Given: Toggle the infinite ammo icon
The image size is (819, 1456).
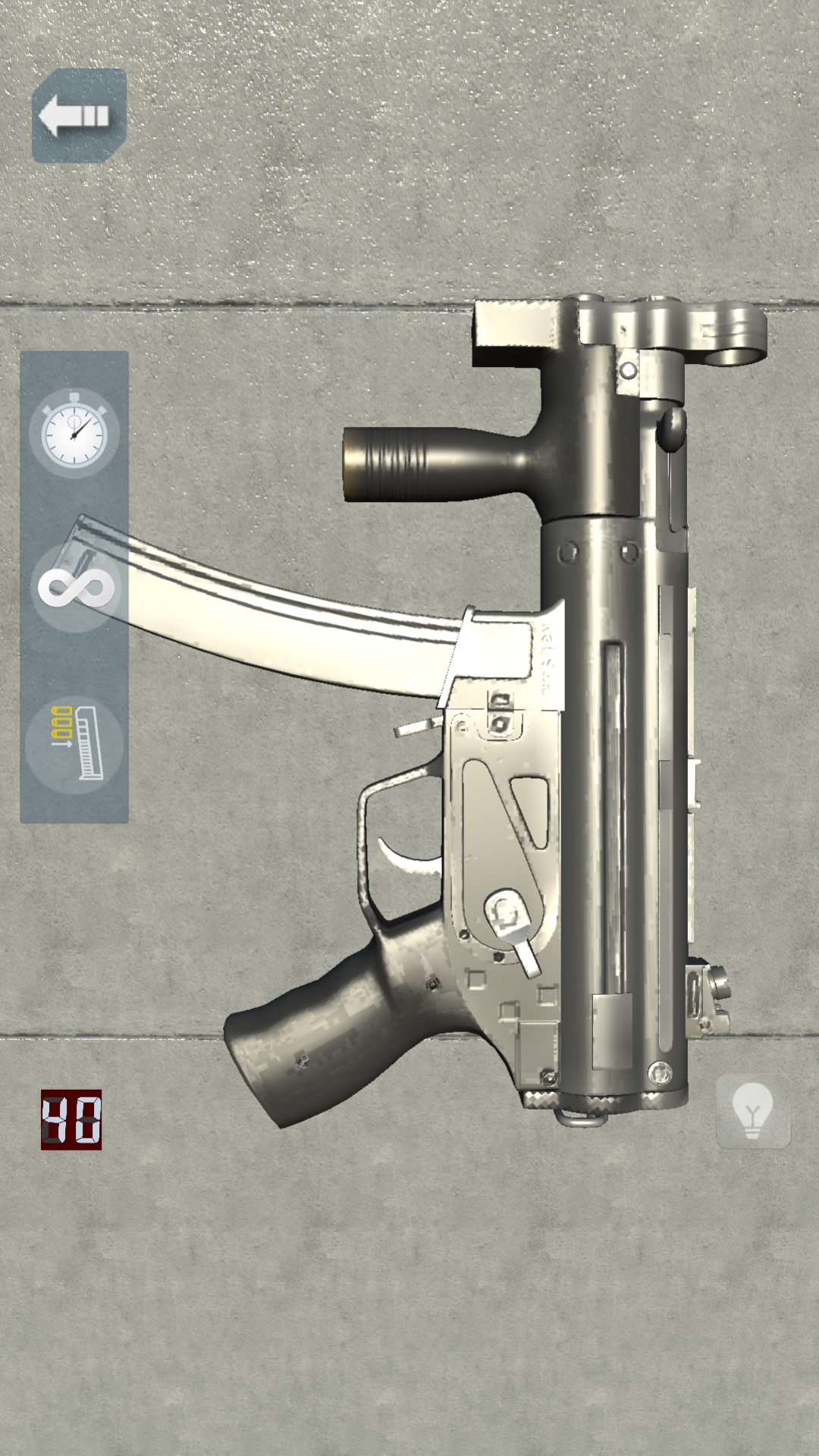Looking at the screenshot, I should 75,588.
